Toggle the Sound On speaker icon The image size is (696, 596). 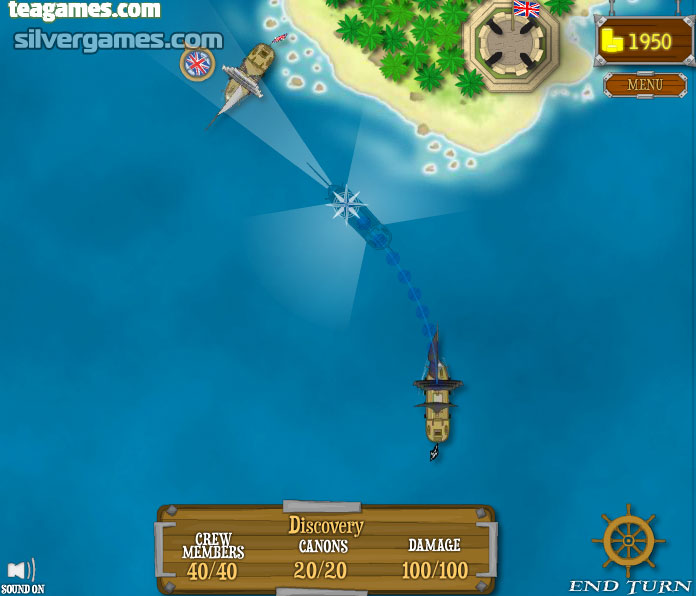click(x=21, y=571)
